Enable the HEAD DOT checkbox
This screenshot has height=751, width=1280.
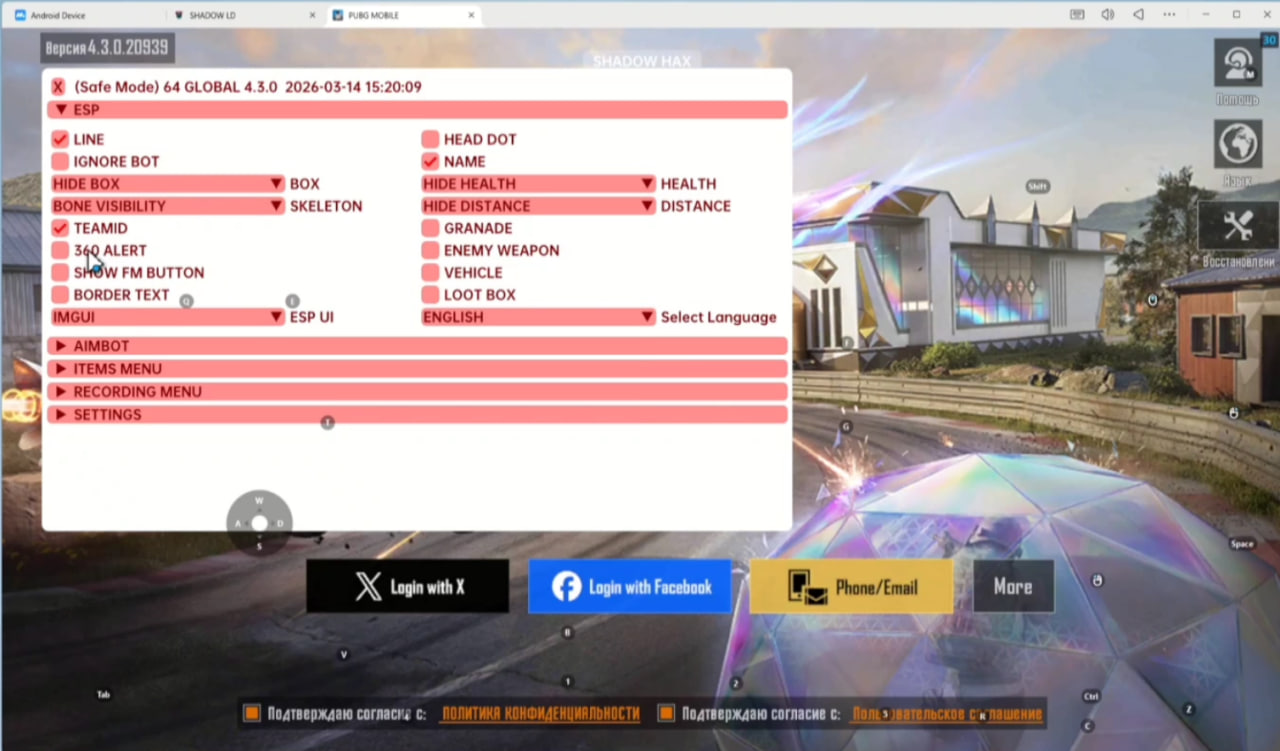tap(430, 139)
